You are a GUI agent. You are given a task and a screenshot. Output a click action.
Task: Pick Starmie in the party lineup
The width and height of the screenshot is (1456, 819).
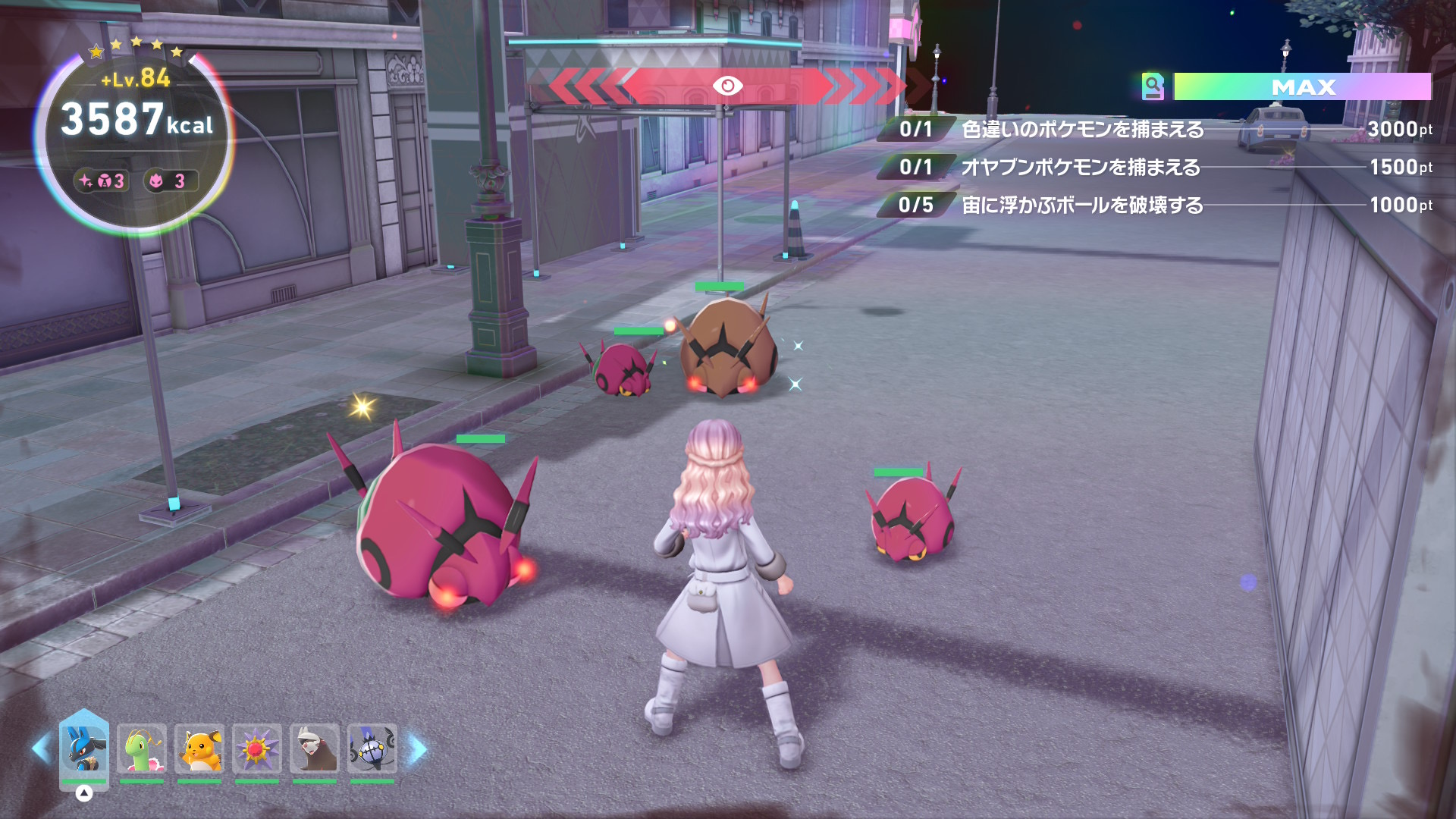(x=257, y=748)
